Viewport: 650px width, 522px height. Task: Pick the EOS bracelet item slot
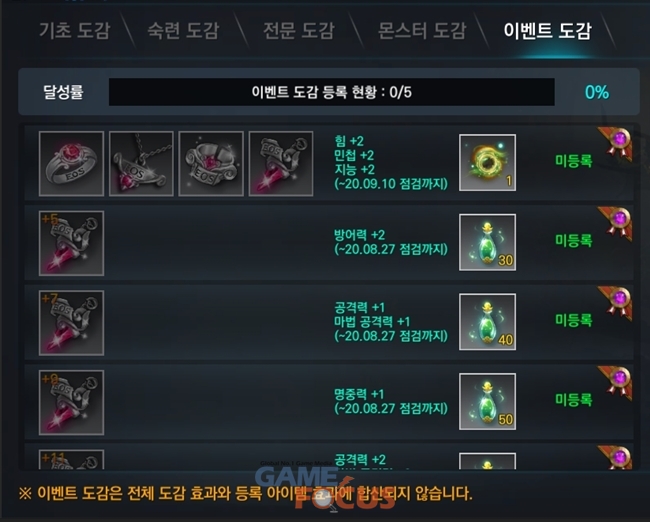[211, 160]
